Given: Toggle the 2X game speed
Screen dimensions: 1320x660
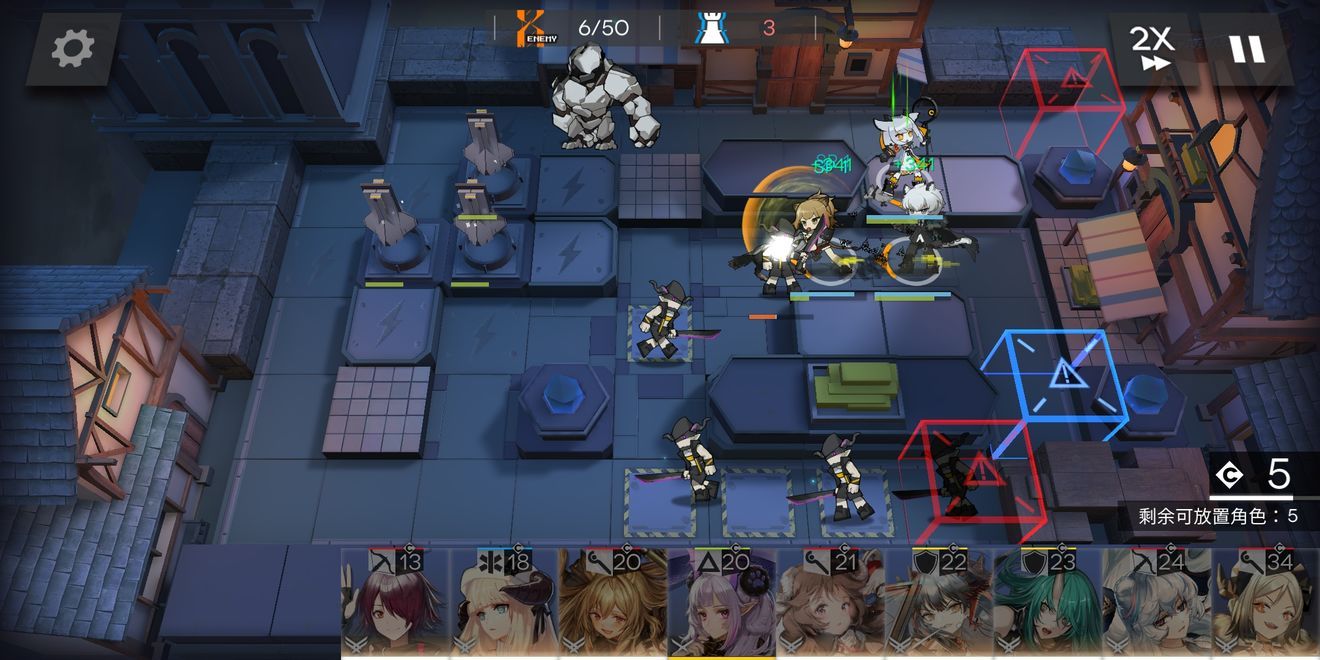Looking at the screenshot, I should point(1152,48).
